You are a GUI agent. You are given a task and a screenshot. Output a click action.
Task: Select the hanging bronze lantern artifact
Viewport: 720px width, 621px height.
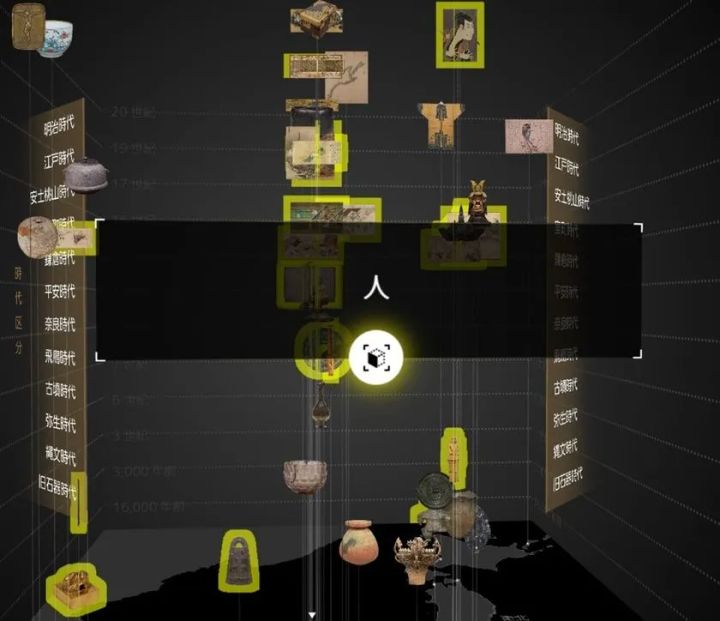pos(321,410)
